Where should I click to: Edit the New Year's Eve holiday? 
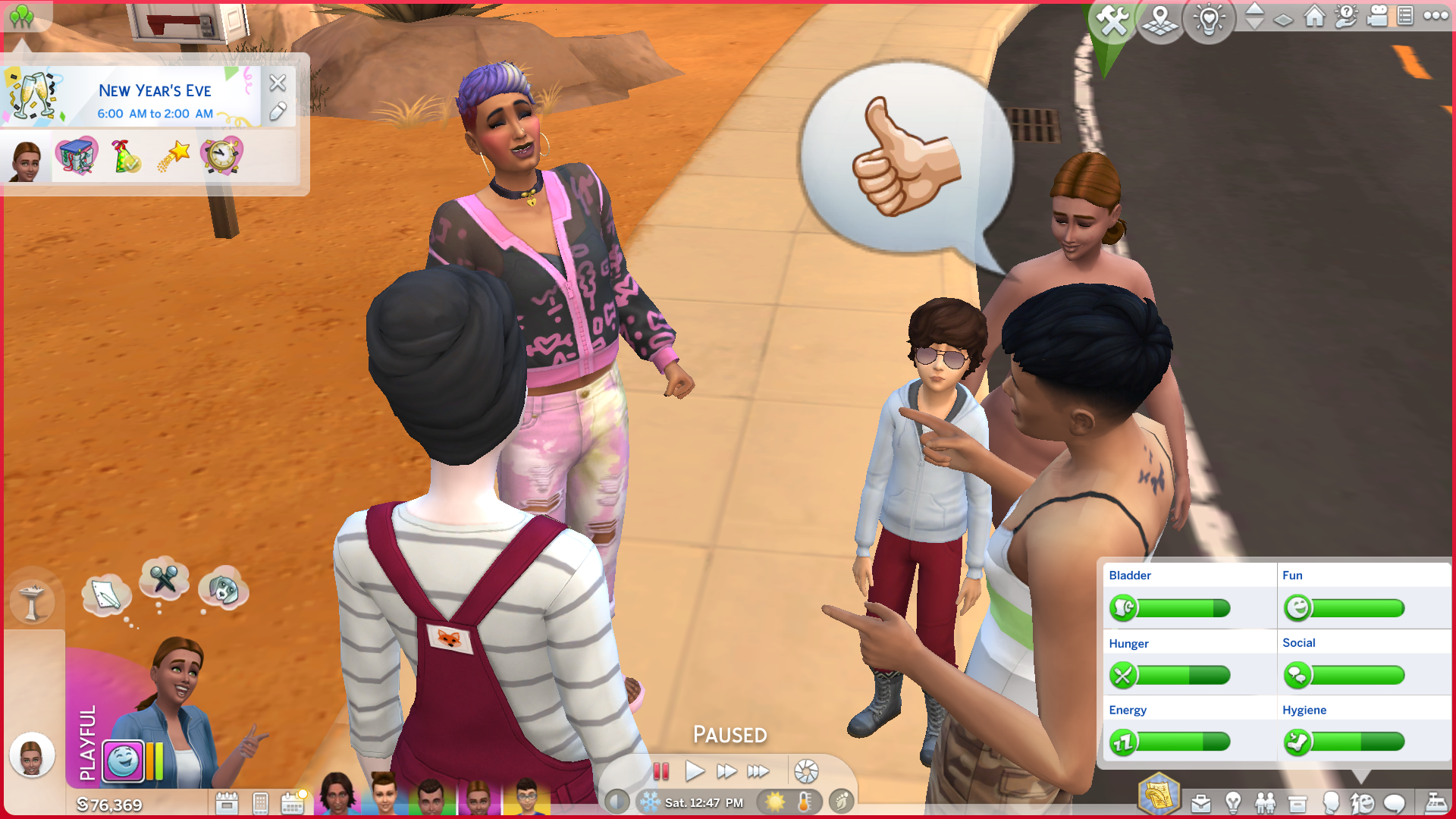[278, 111]
